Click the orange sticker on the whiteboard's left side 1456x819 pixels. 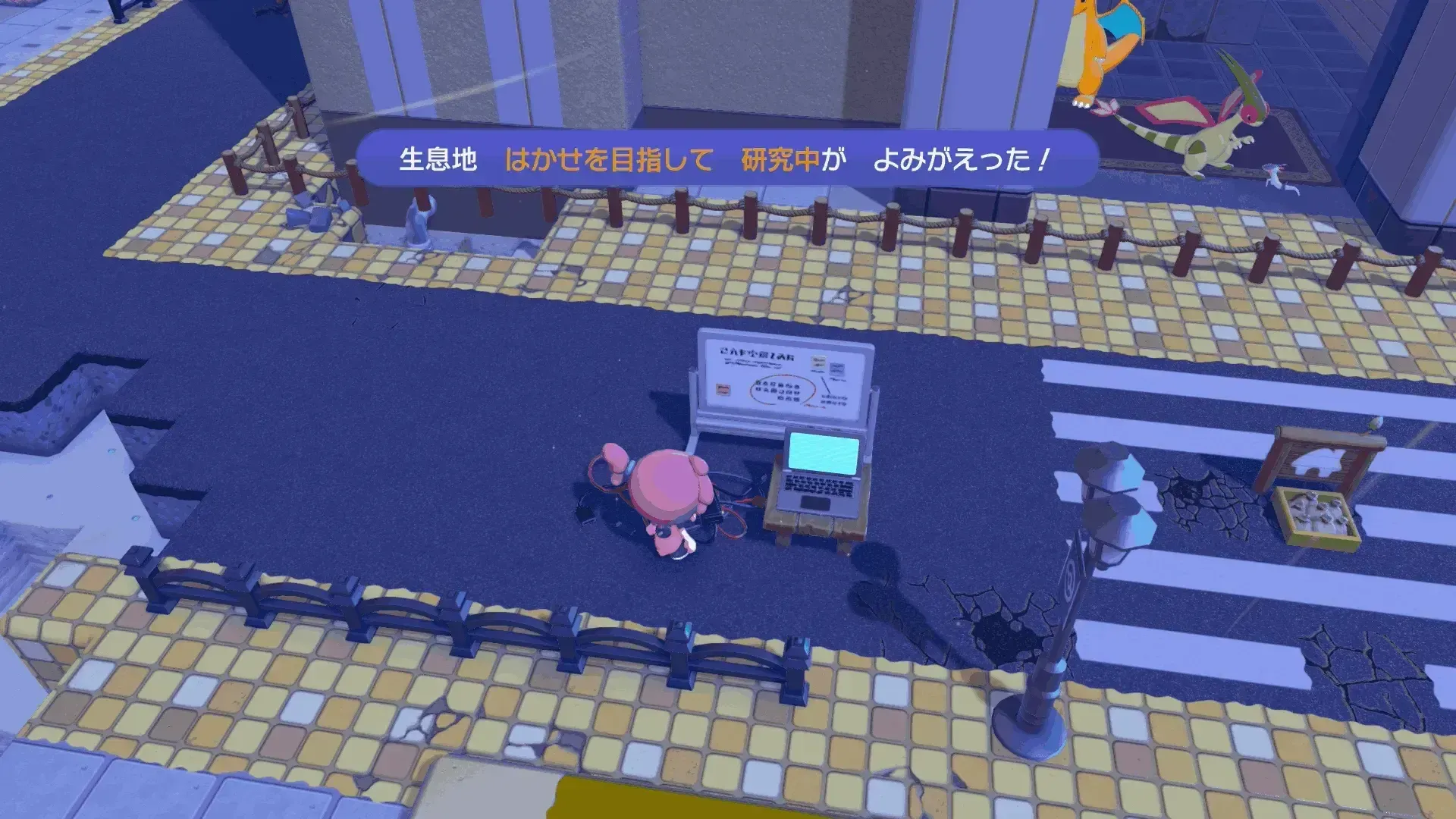(722, 391)
